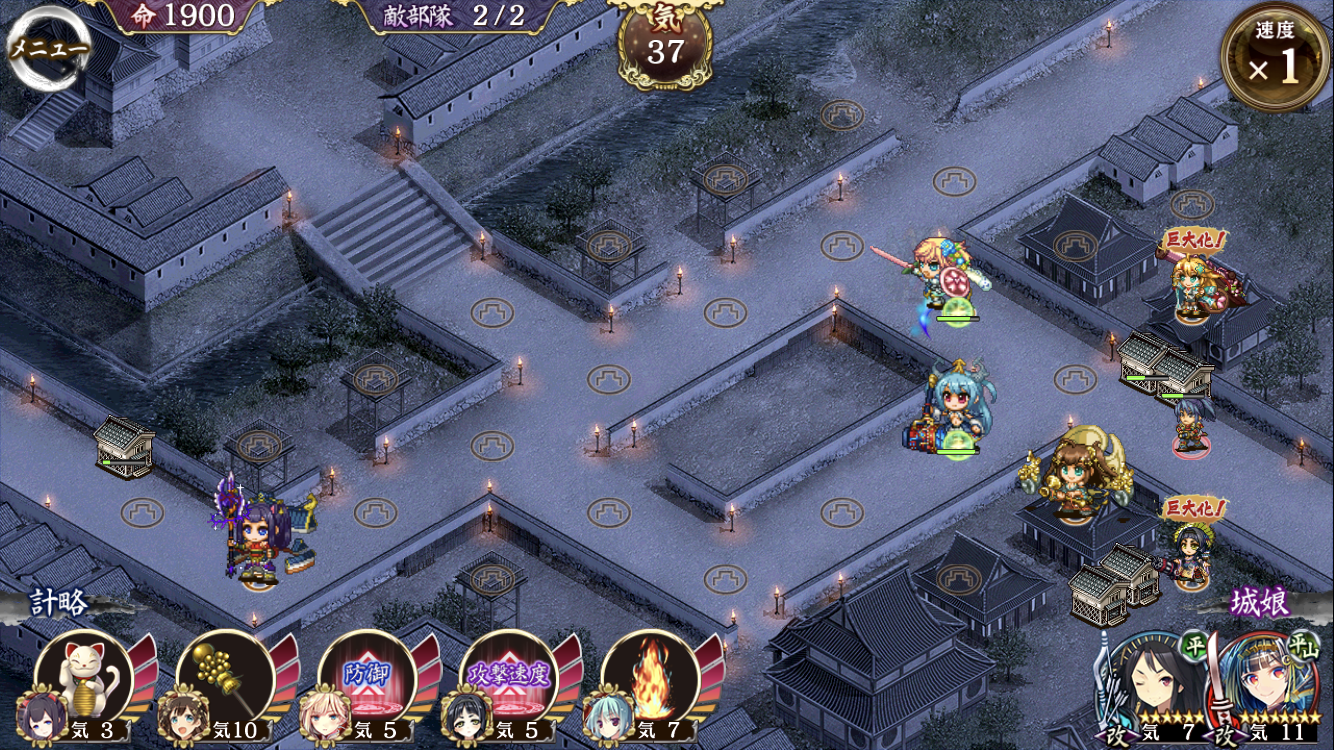
Task: Toggle the 速度 ×1 game speed button
Action: 1274,58
